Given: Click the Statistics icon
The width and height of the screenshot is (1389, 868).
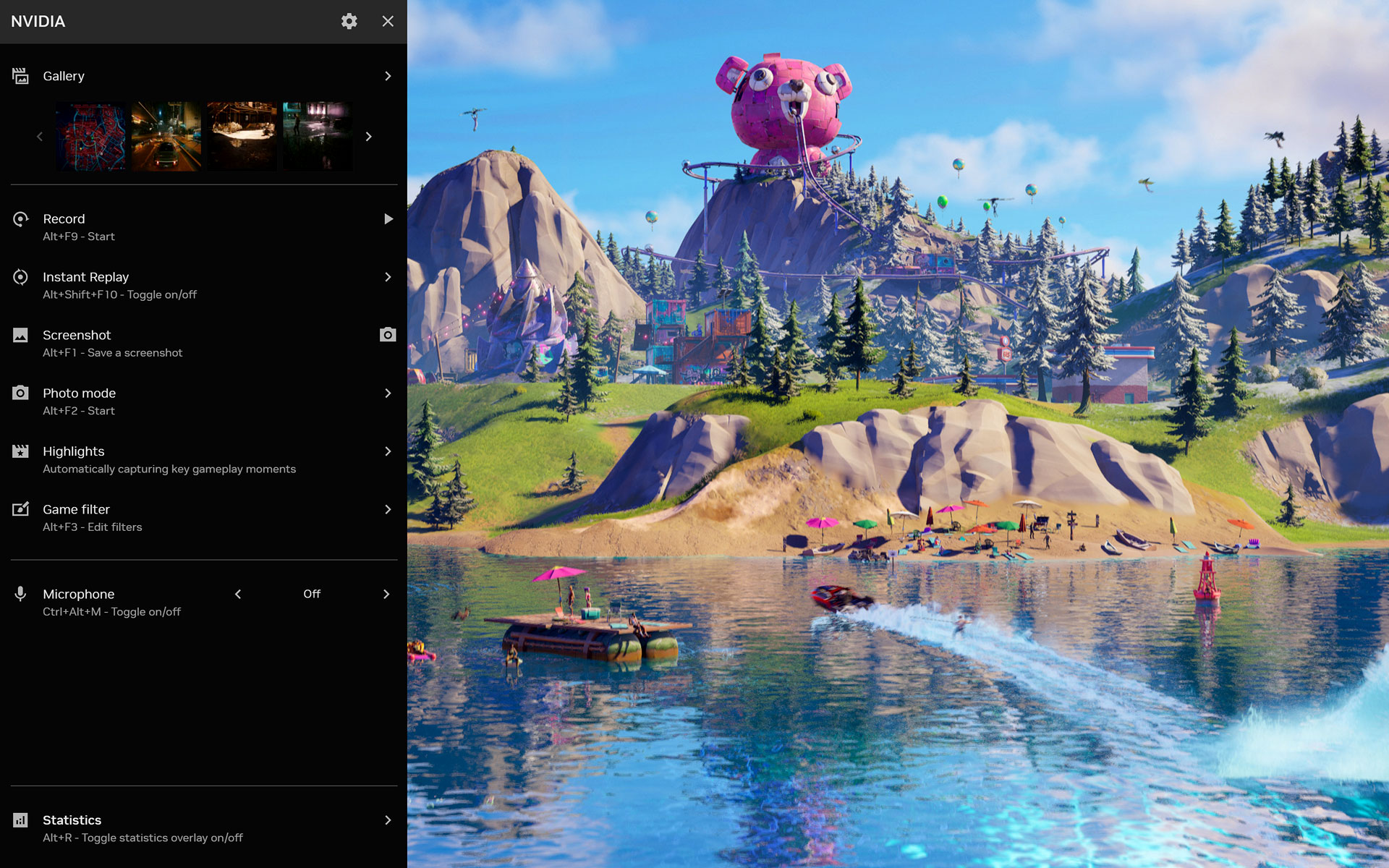Looking at the screenshot, I should 20,820.
